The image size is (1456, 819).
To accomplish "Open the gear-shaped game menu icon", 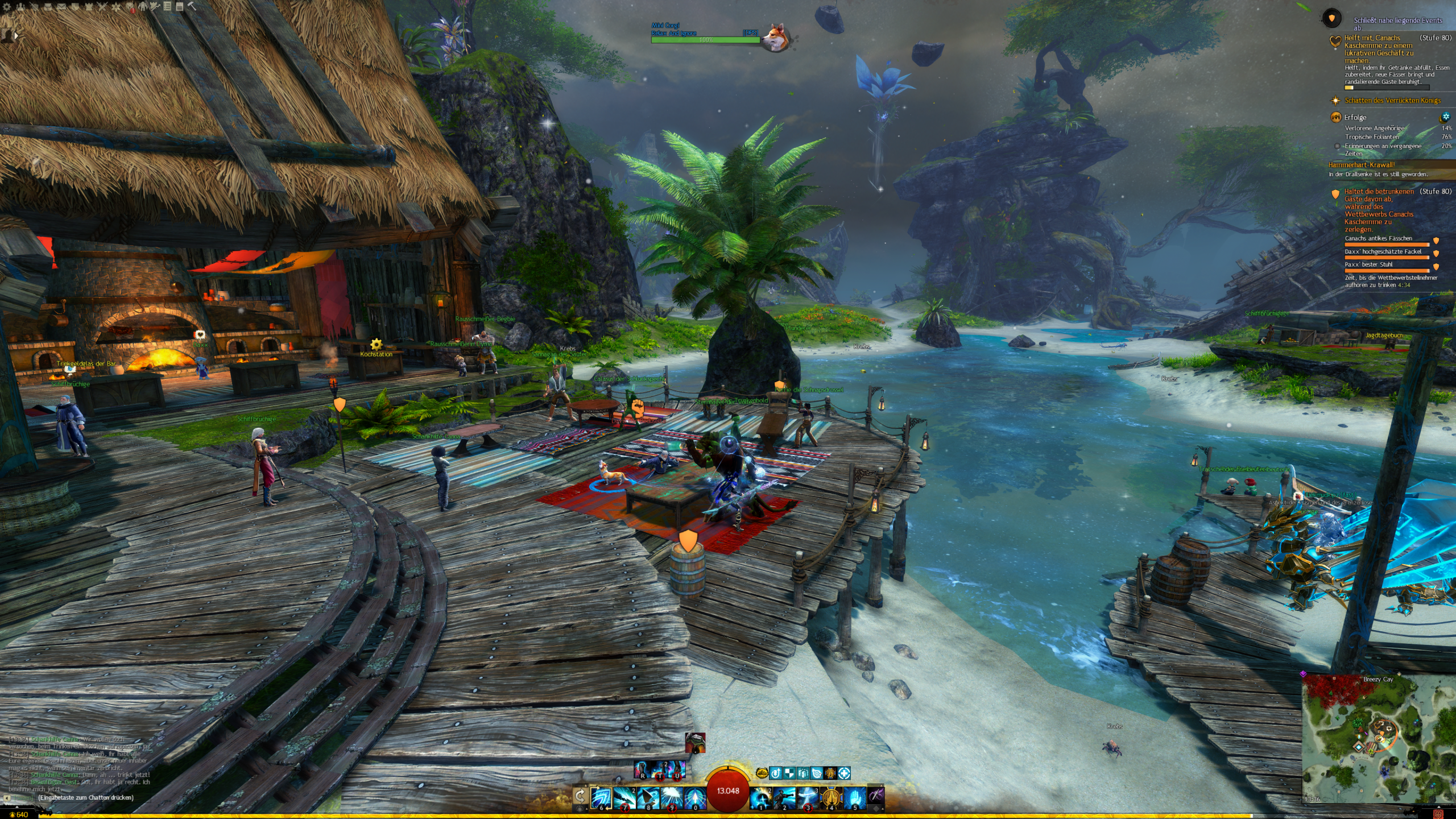I will (x=7, y=7).
